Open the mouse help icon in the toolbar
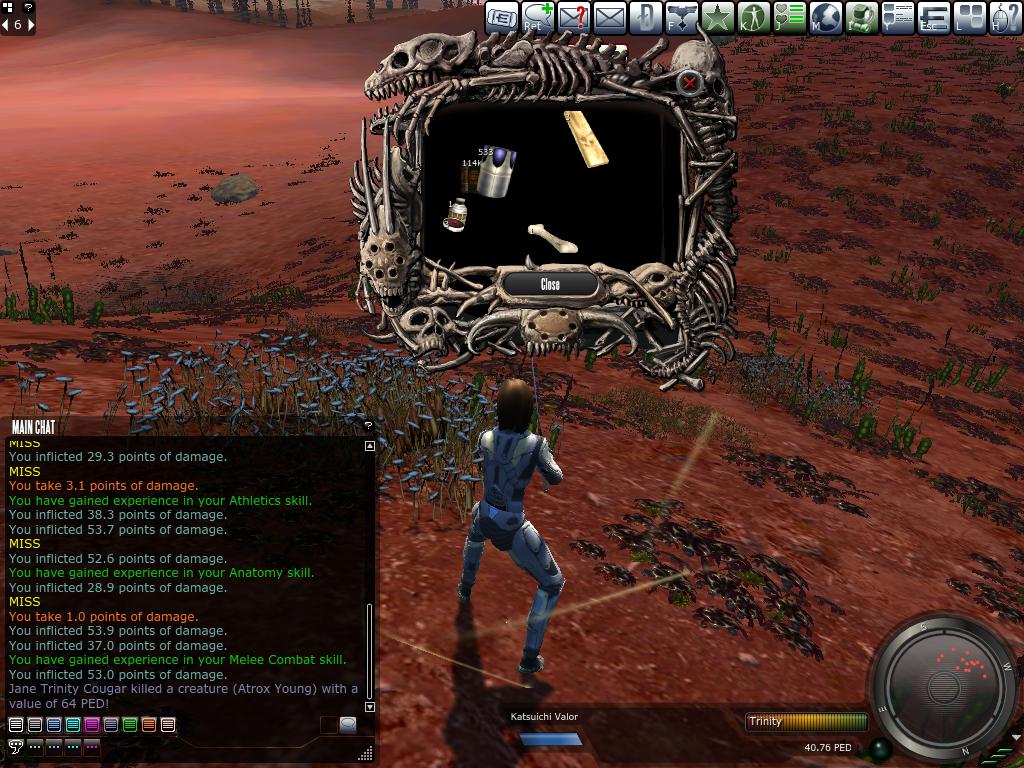This screenshot has height=768, width=1024. point(1006,18)
